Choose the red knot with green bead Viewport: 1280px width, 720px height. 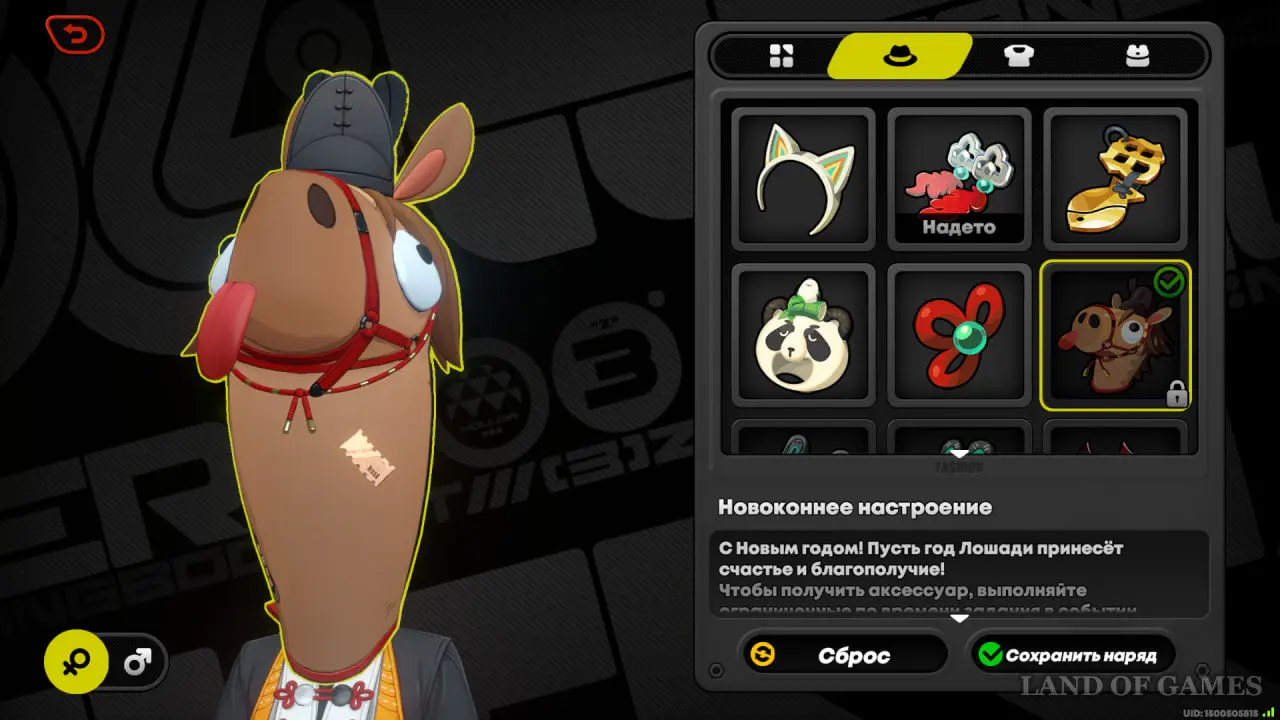(x=959, y=335)
